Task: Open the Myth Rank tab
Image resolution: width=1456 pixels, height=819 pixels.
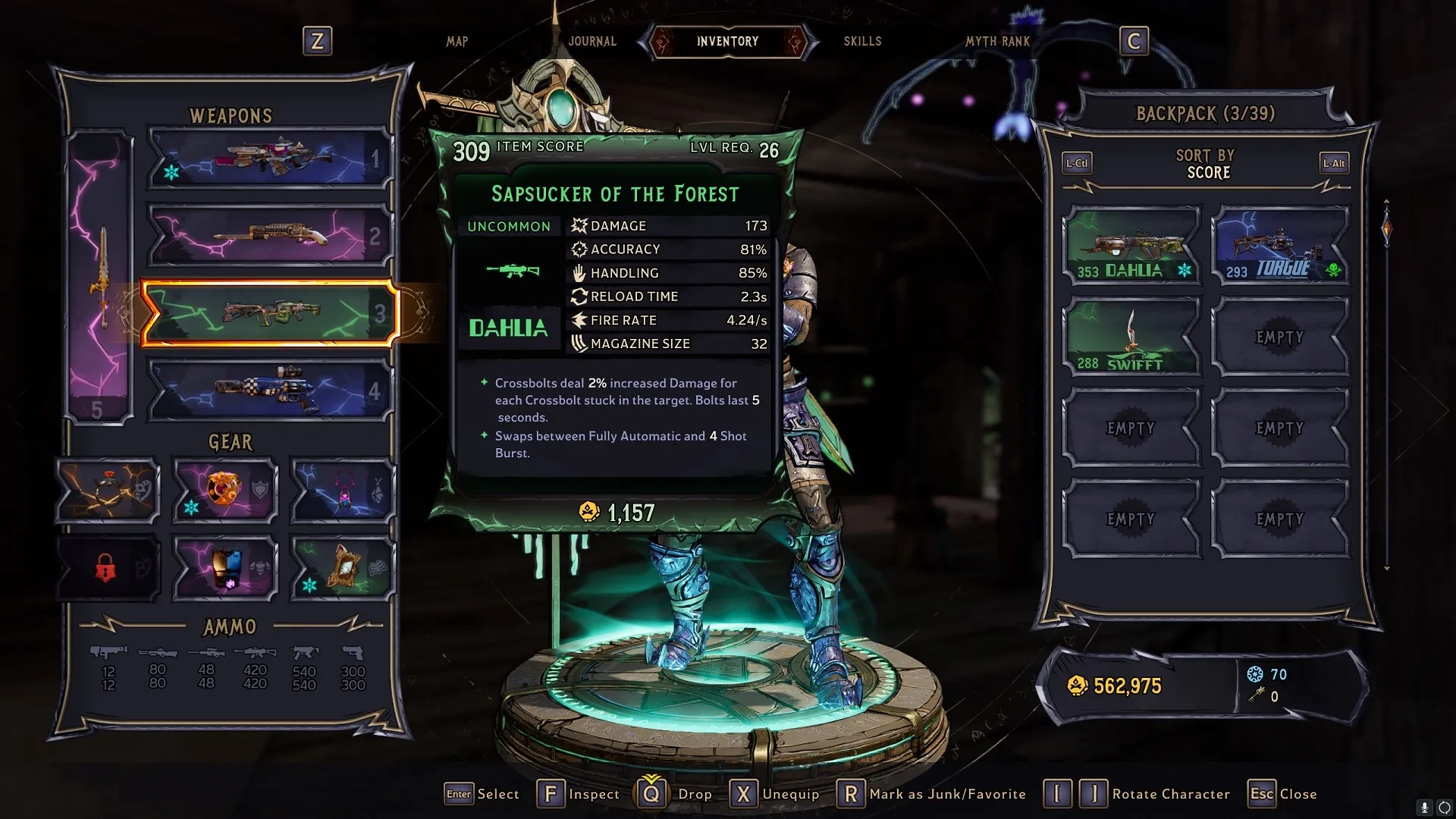Action: 997,42
